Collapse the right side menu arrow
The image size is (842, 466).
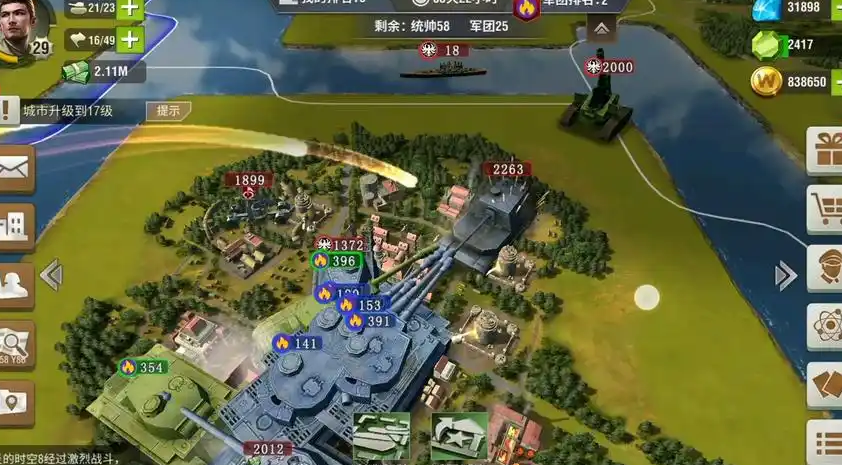(786, 276)
